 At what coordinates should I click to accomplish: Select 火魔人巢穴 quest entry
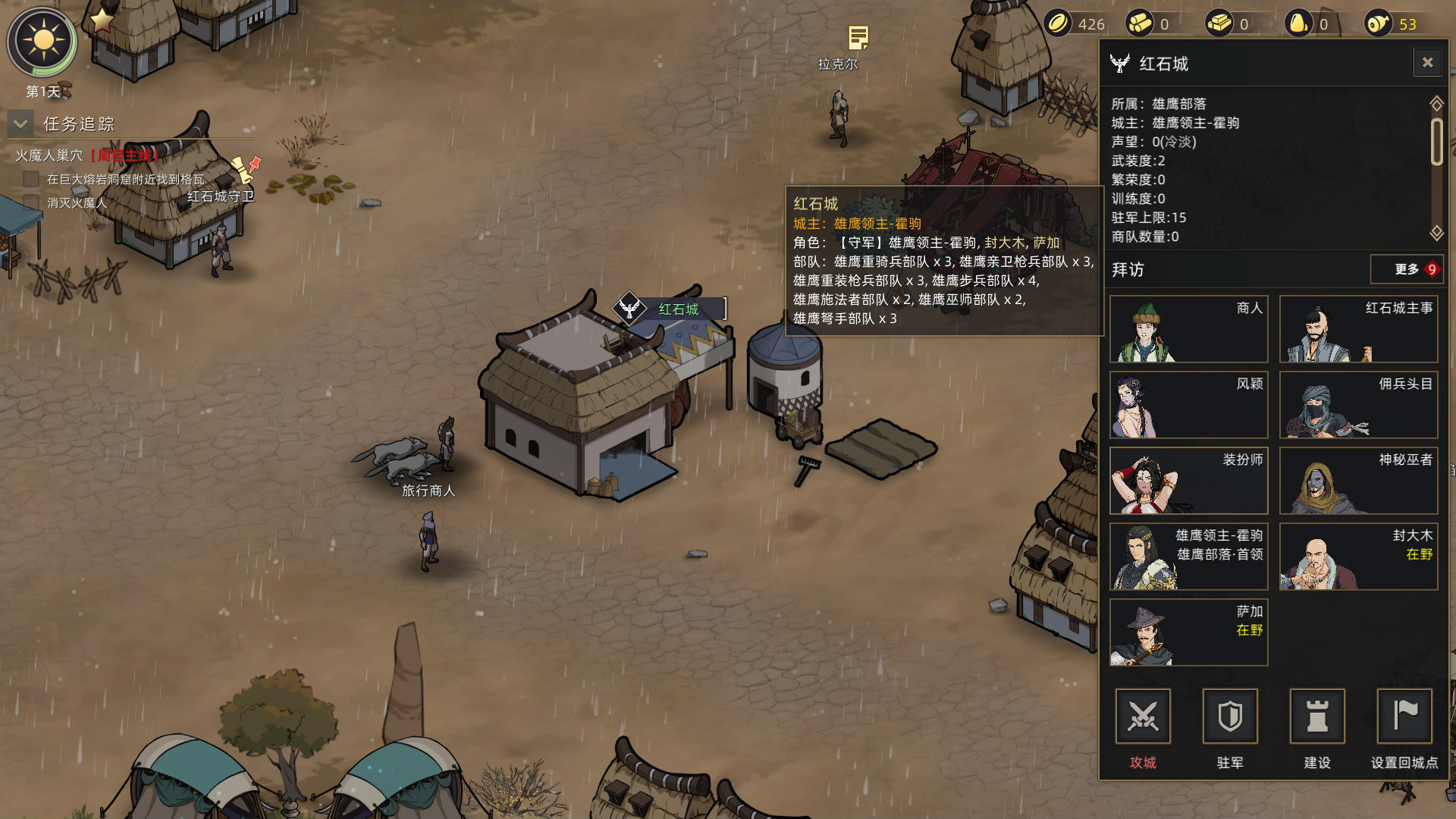50,155
